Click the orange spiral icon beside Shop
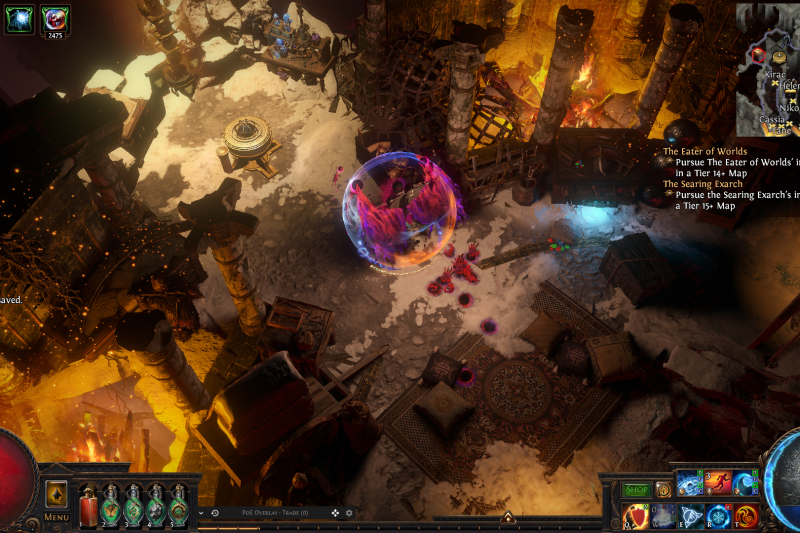This screenshot has width=800, height=533. pyautogui.click(x=662, y=490)
